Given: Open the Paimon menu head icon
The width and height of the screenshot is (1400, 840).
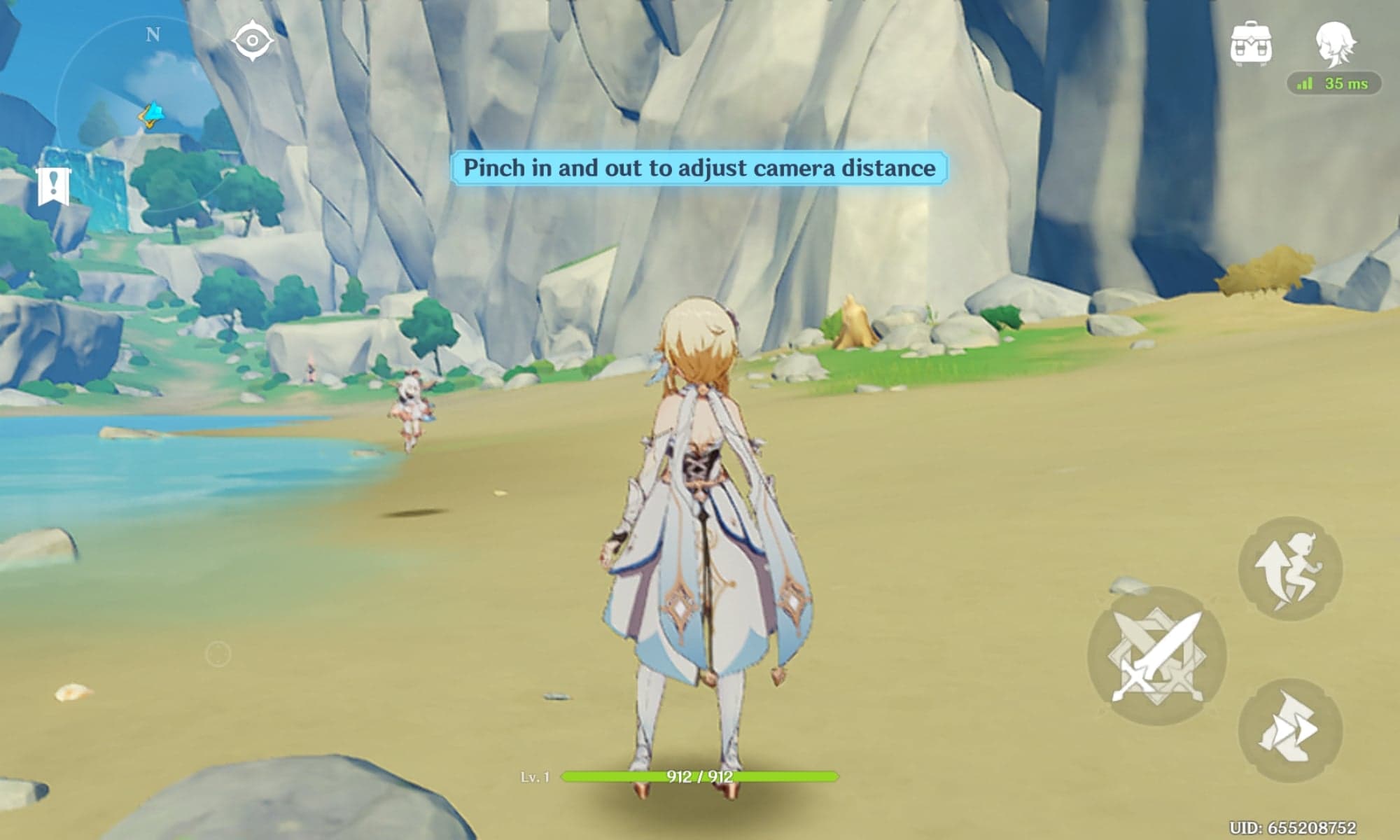Looking at the screenshot, I should [1336, 43].
